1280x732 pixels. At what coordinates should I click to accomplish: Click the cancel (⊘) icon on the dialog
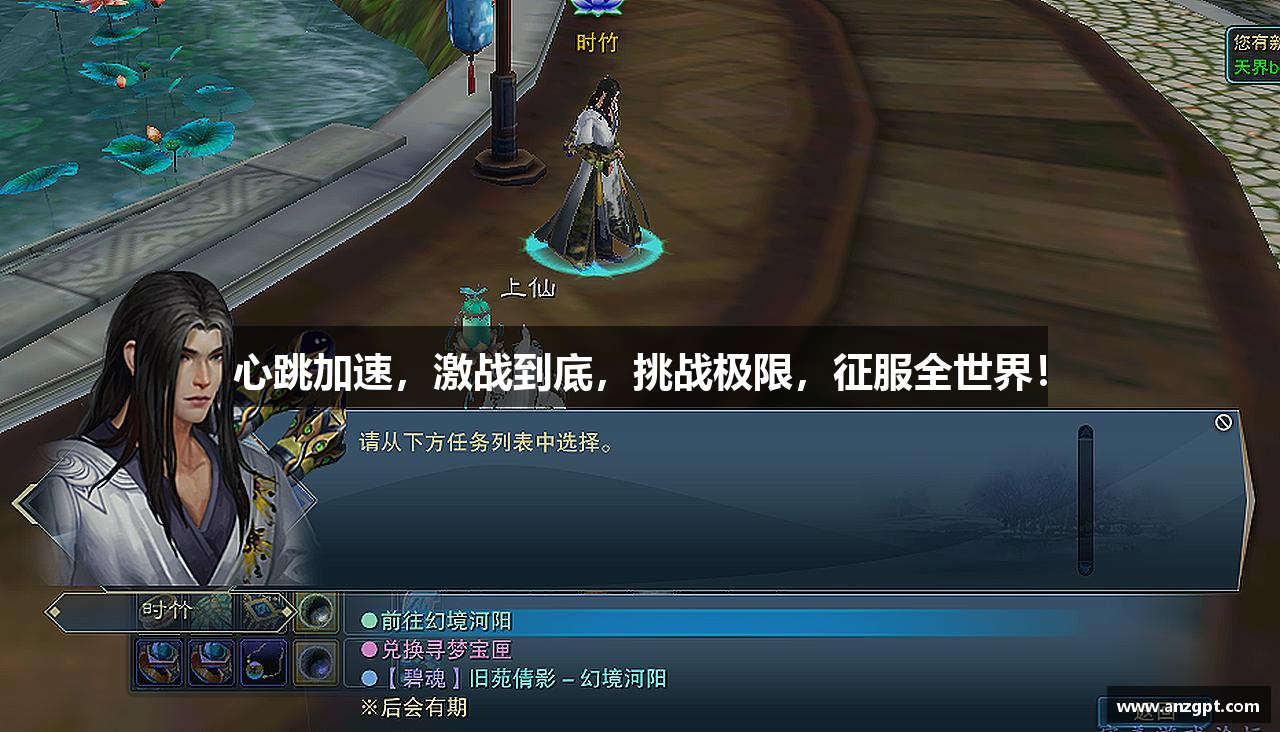(1222, 422)
